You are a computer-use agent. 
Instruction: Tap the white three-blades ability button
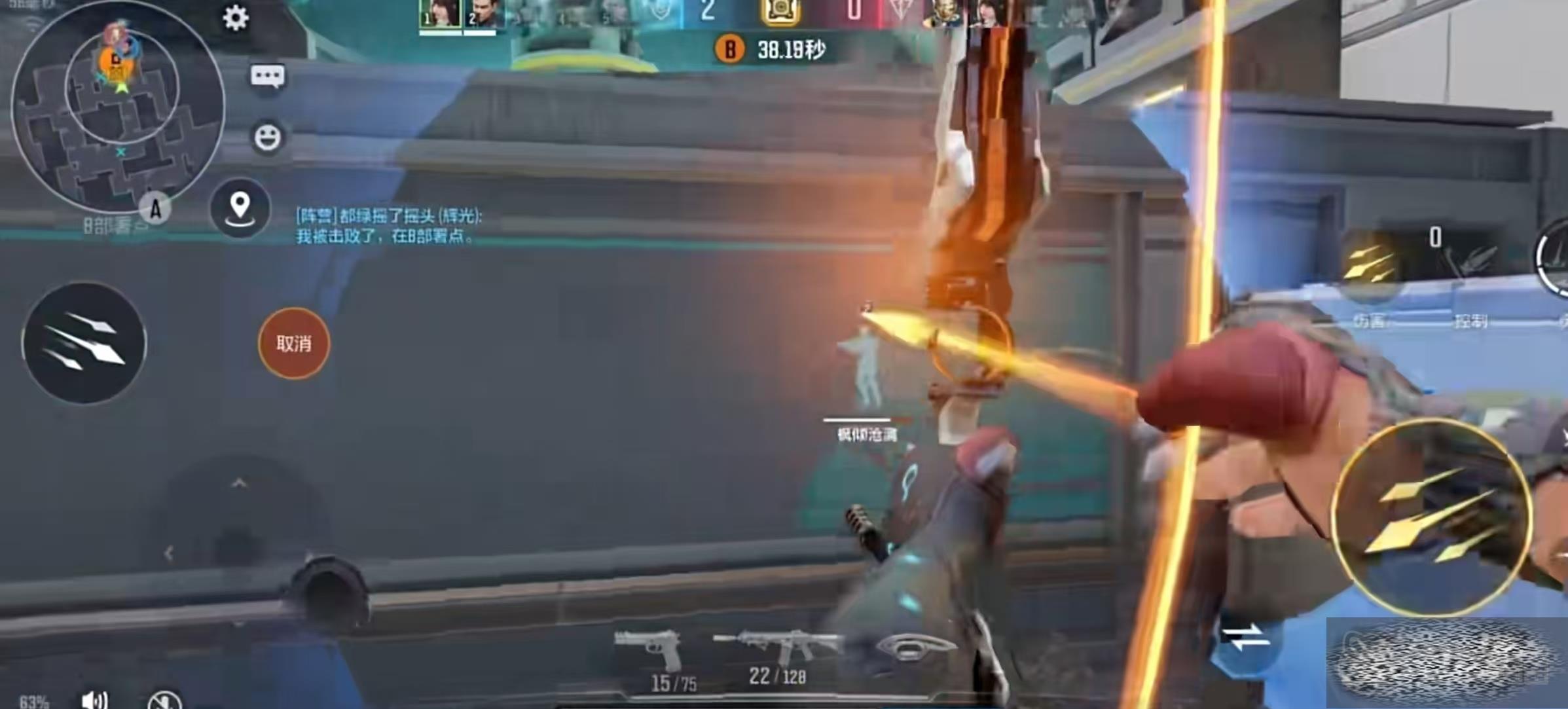point(84,342)
